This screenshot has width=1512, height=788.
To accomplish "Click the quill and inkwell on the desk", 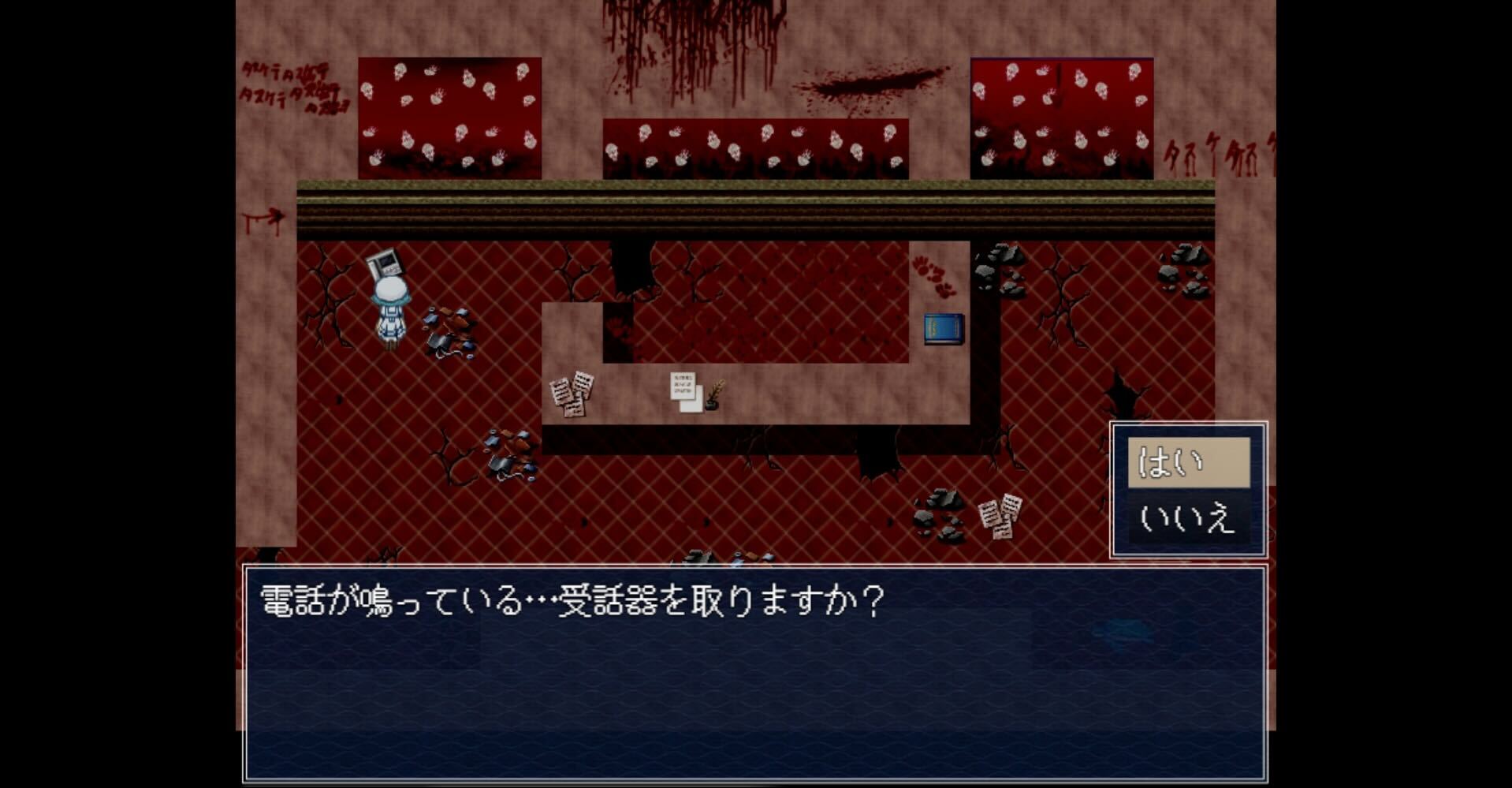I will pyautogui.click(x=713, y=394).
